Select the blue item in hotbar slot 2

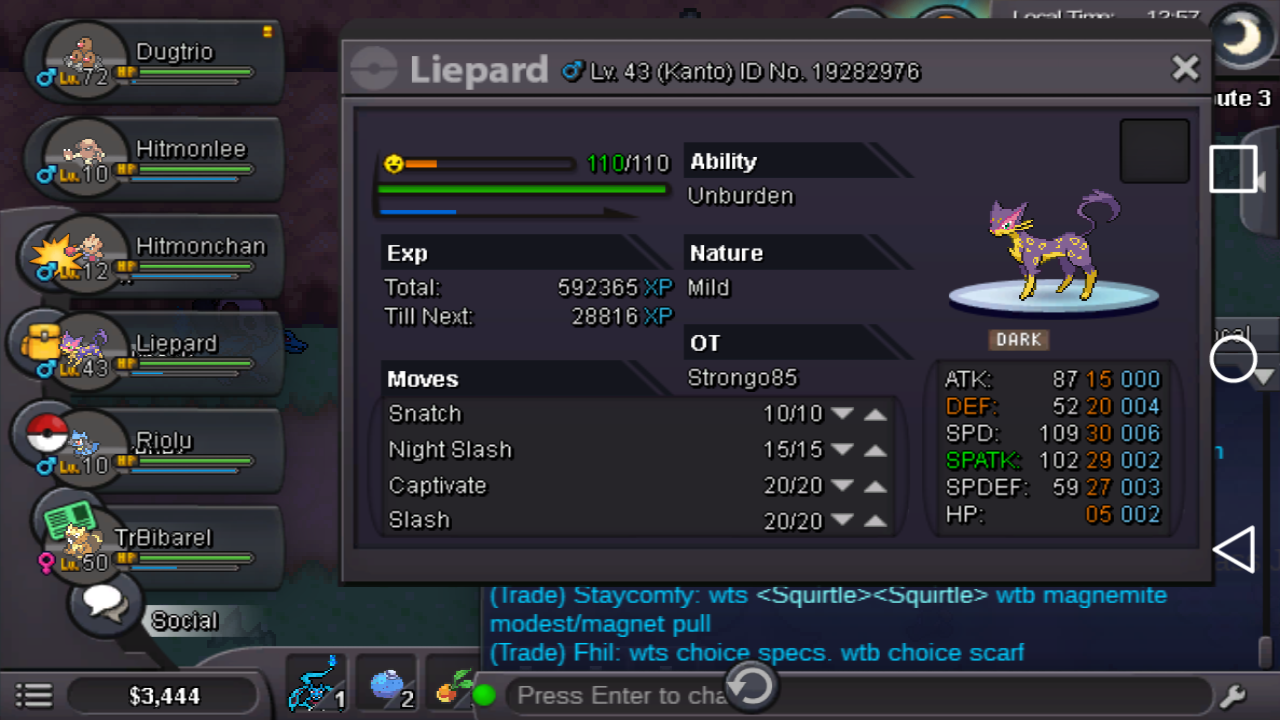[386, 686]
